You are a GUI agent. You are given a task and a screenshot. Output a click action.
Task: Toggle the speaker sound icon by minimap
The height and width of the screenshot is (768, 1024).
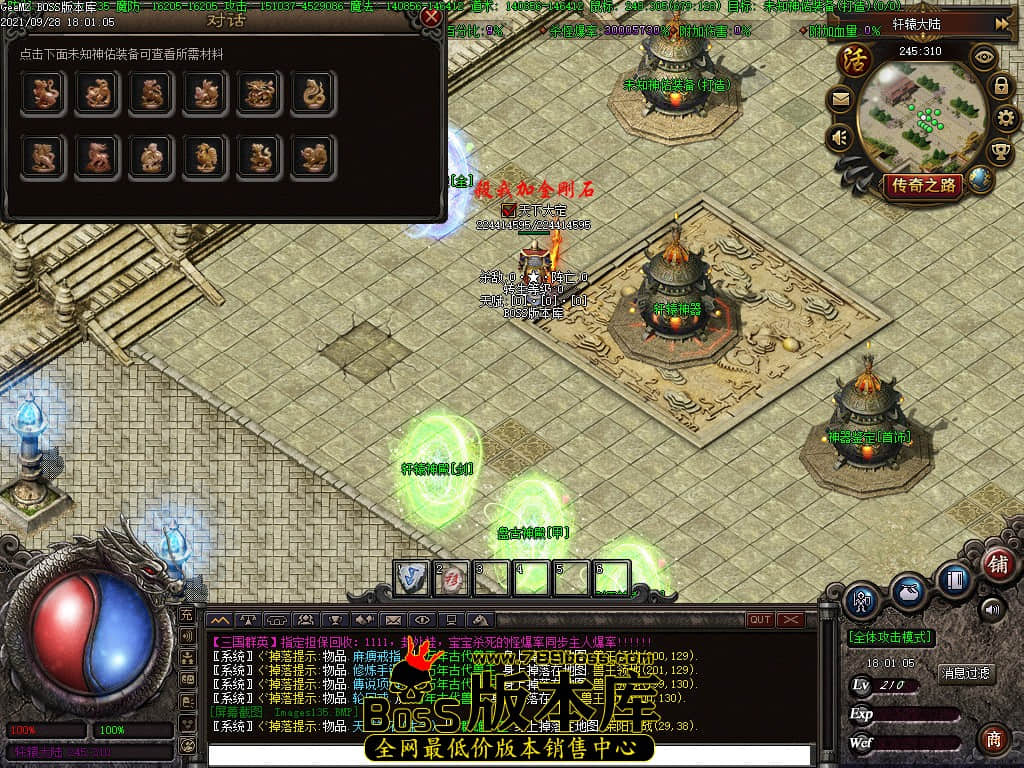[x=840, y=137]
